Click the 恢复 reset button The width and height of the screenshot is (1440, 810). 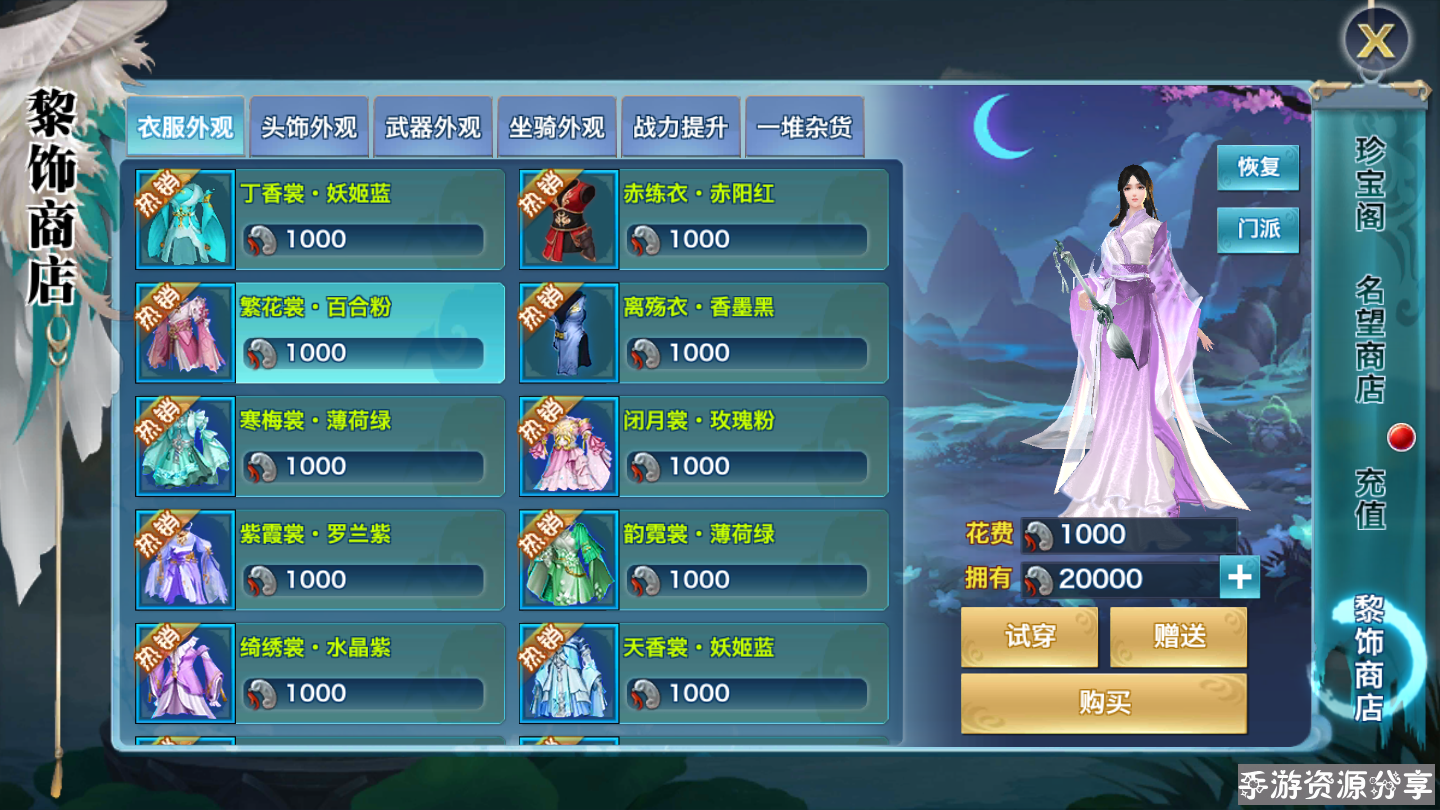coord(1258,167)
